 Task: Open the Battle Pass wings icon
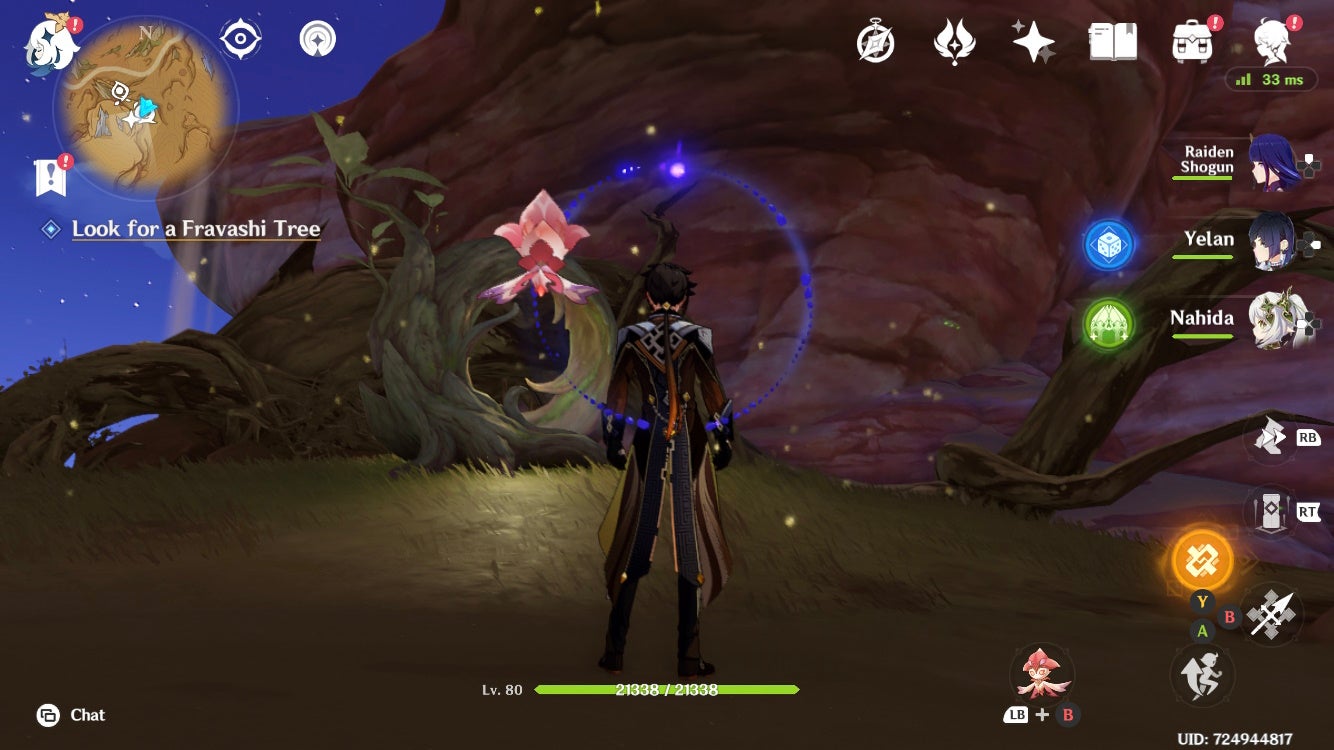[953, 42]
